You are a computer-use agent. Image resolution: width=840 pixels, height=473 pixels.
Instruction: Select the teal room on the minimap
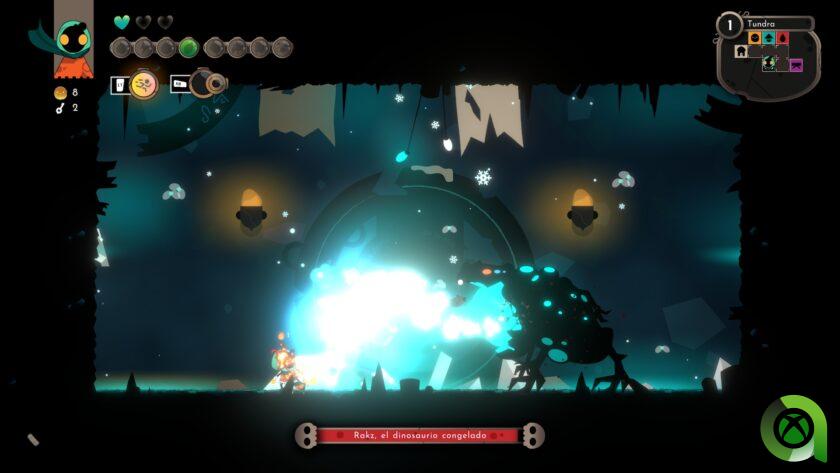point(769,39)
